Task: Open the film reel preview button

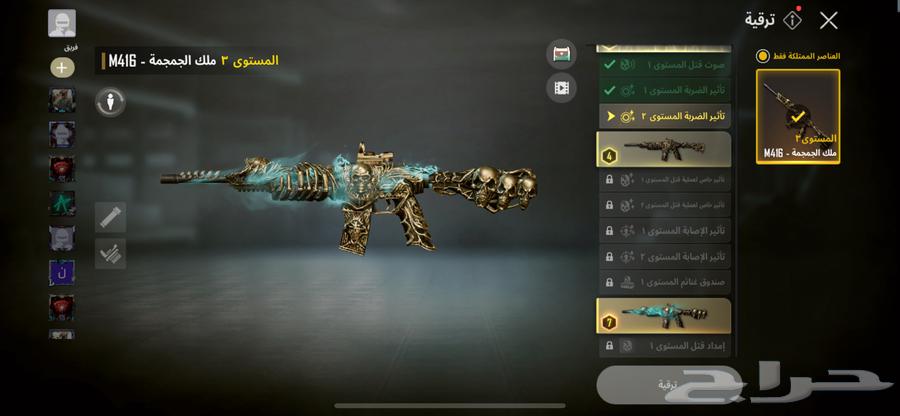Action: click(x=562, y=88)
